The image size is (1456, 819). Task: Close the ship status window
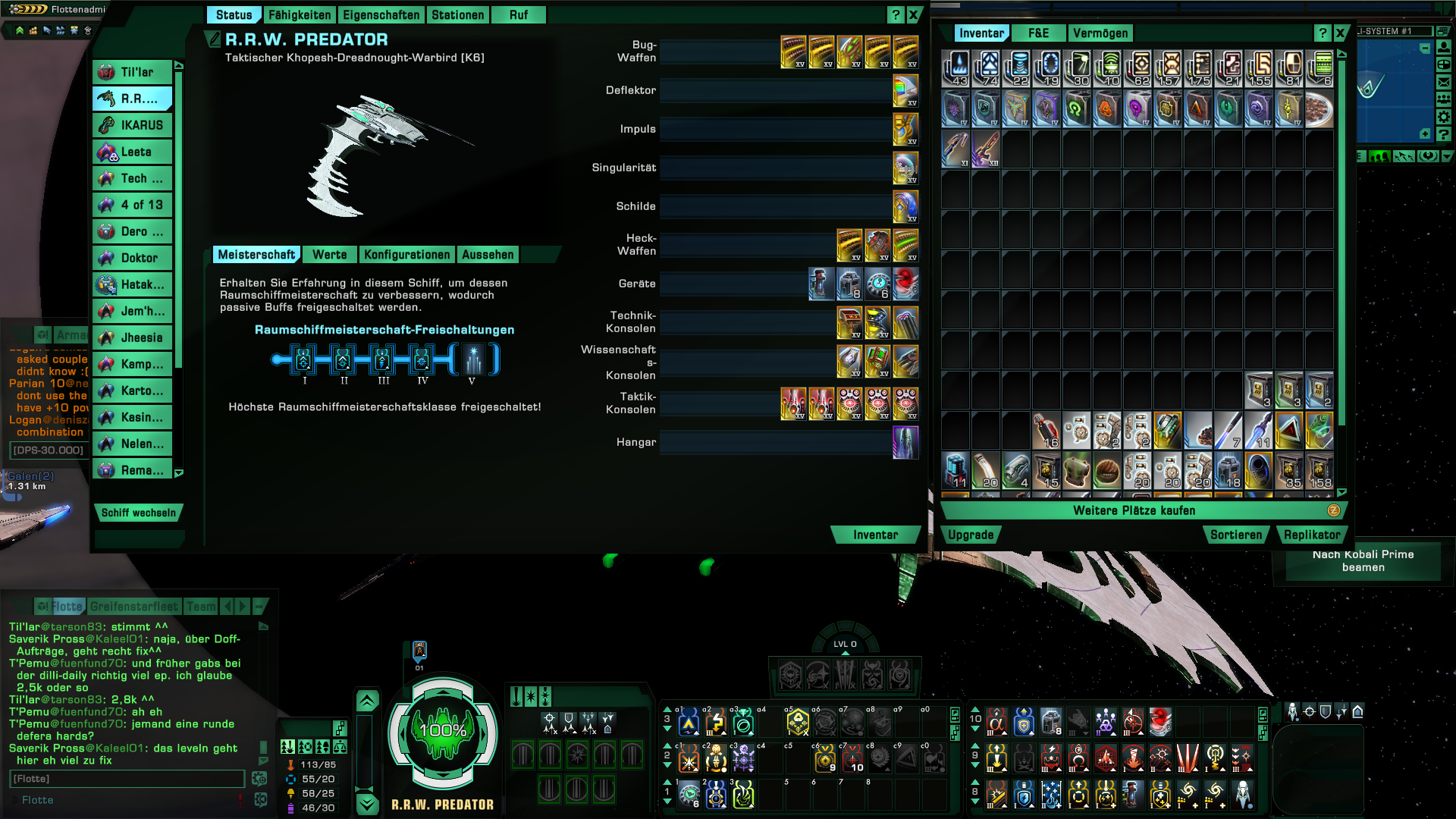tap(914, 14)
